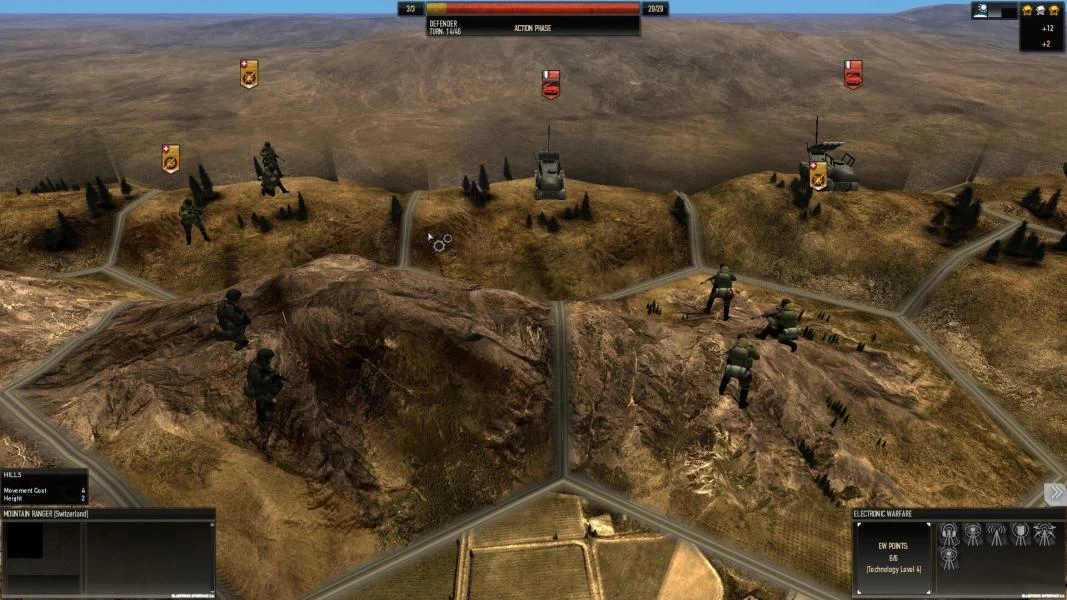The height and width of the screenshot is (600, 1067).
Task: Select the yellow Swiss badge on the radar vehicle
Action: pos(818,174)
